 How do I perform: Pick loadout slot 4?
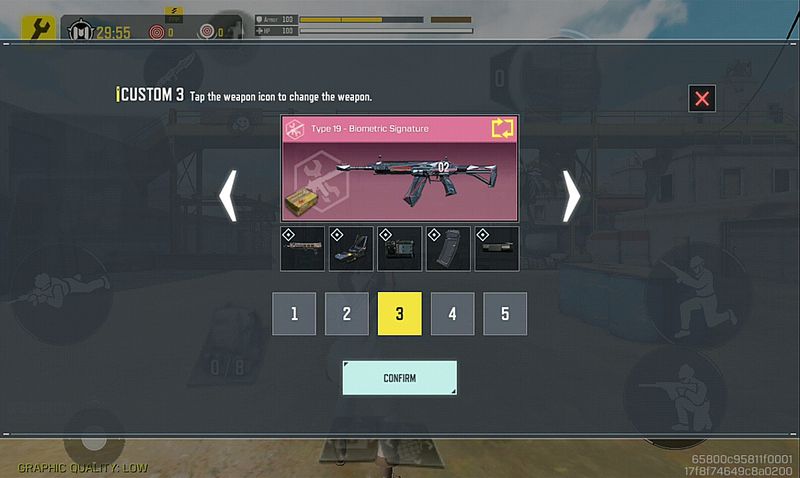(452, 314)
